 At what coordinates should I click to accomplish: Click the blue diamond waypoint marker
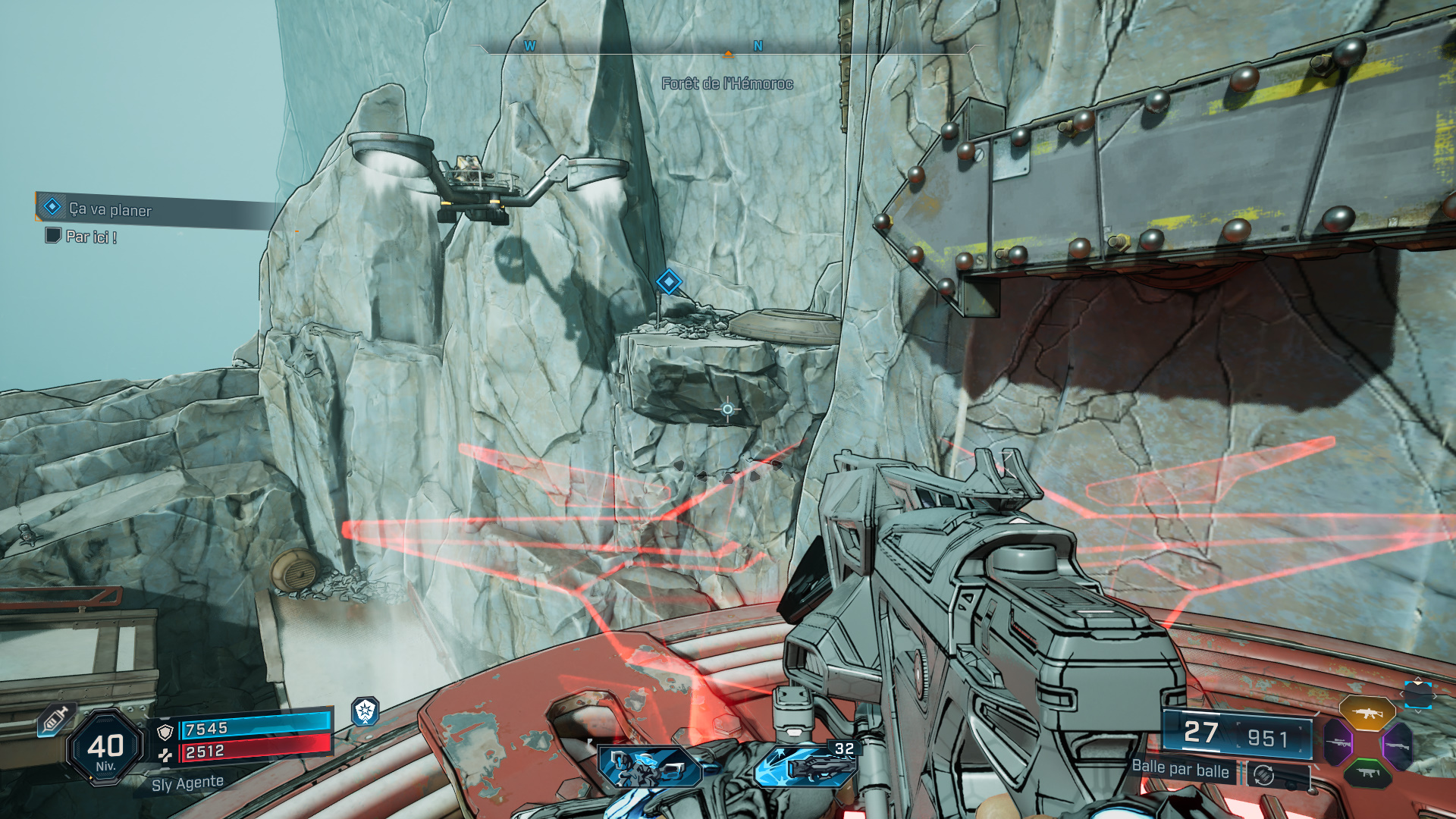tap(668, 282)
